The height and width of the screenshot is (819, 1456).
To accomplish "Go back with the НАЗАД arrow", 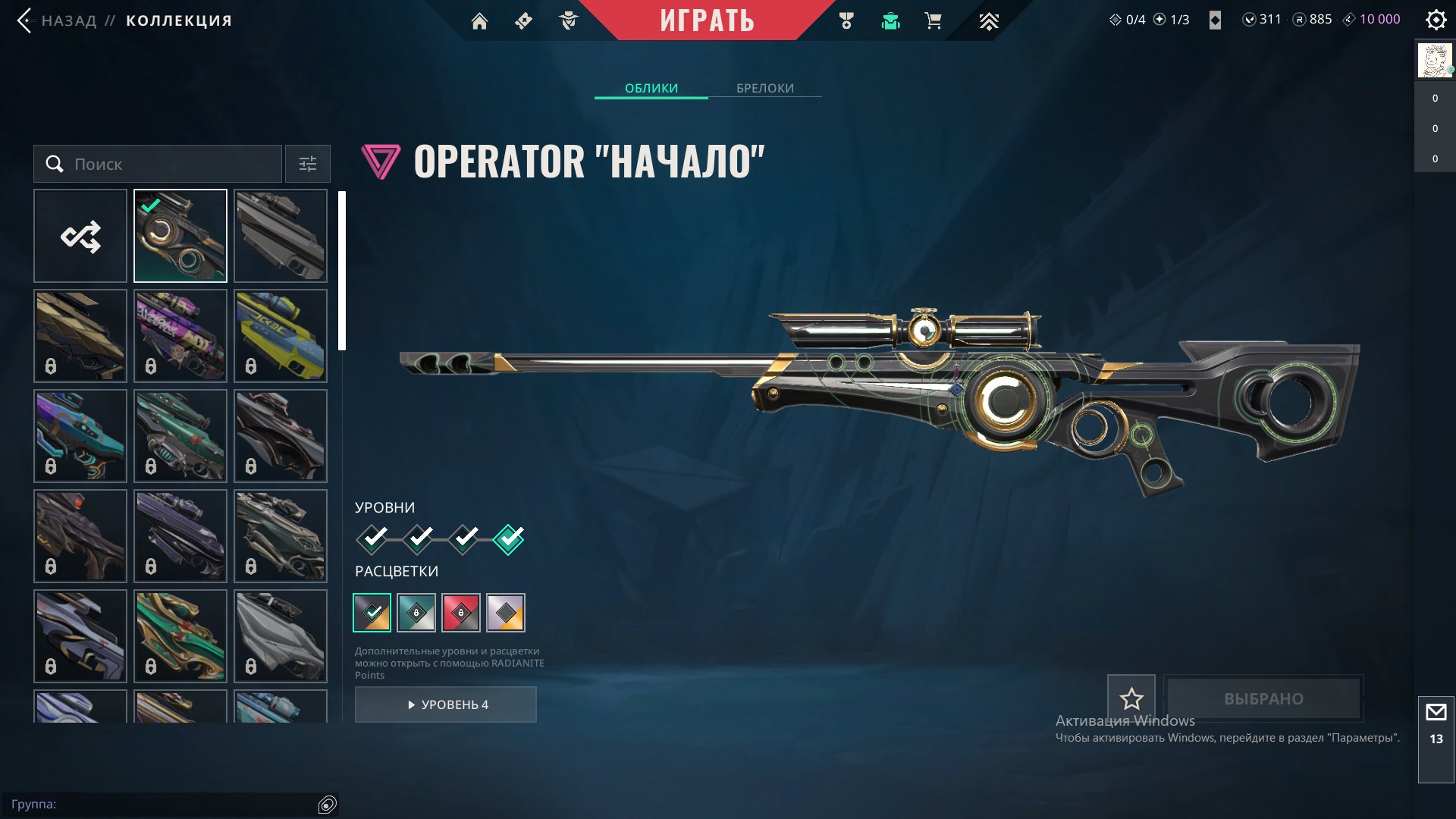I will click(25, 20).
